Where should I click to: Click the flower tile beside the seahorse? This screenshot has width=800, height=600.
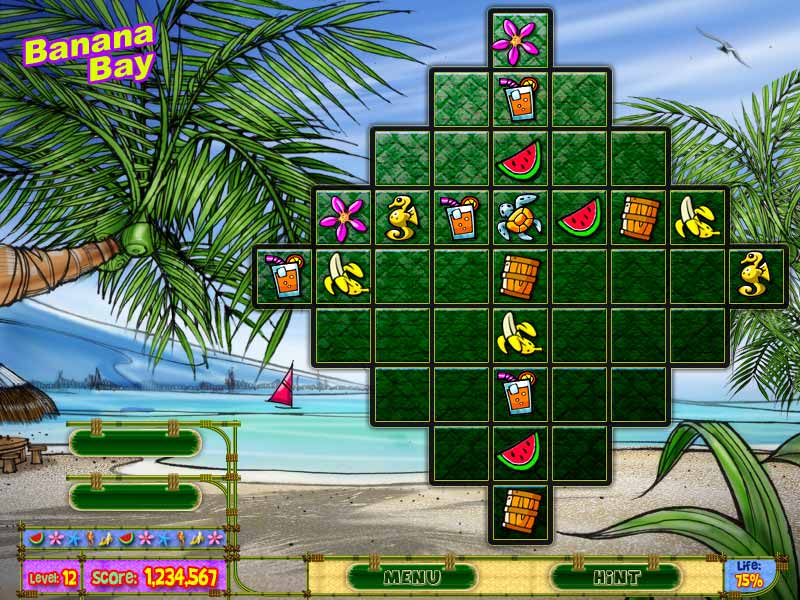click(343, 216)
